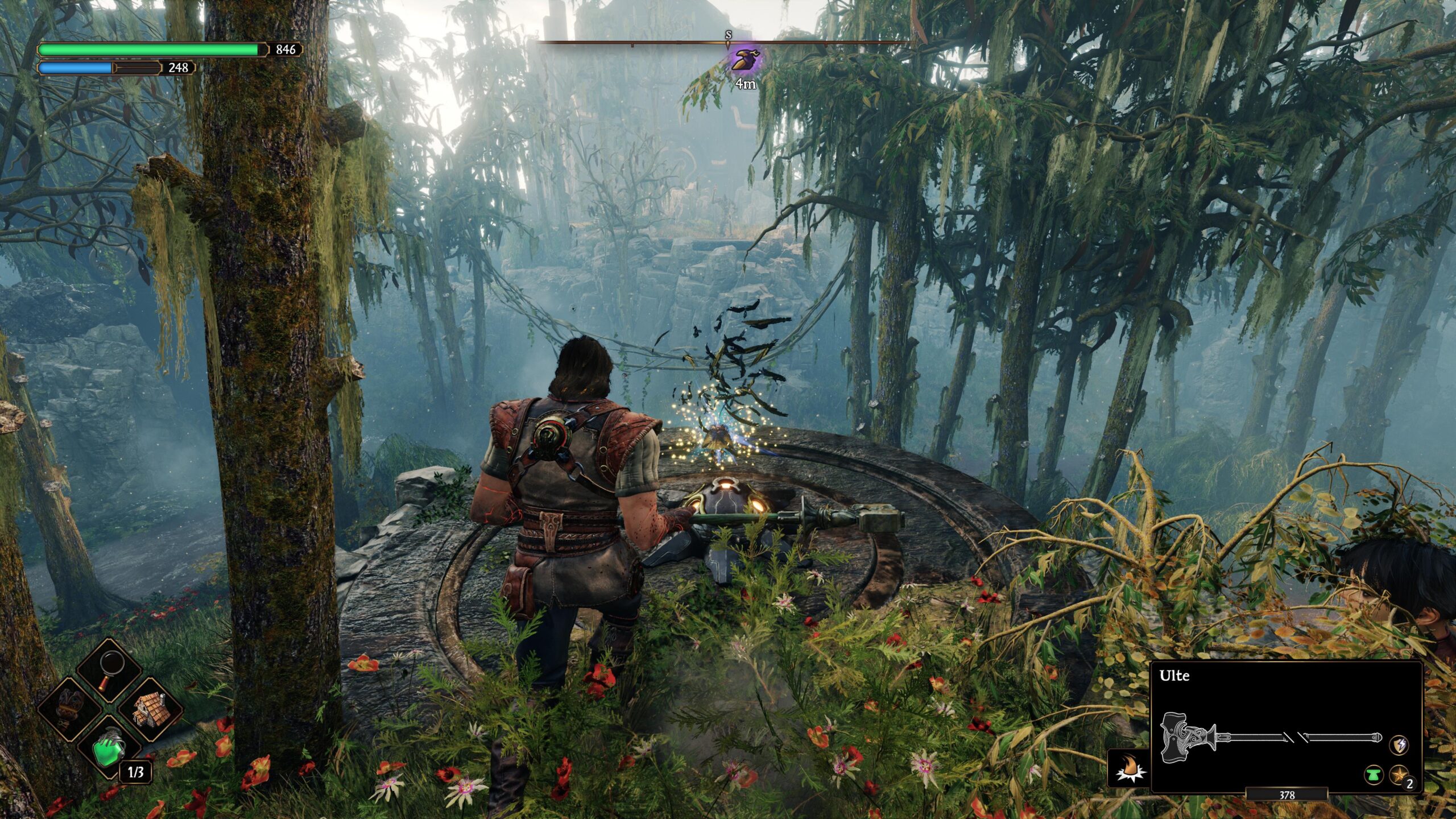The height and width of the screenshot is (819, 1456).
Task: Click the lightning shield weapon perk
Action: click(1399, 744)
